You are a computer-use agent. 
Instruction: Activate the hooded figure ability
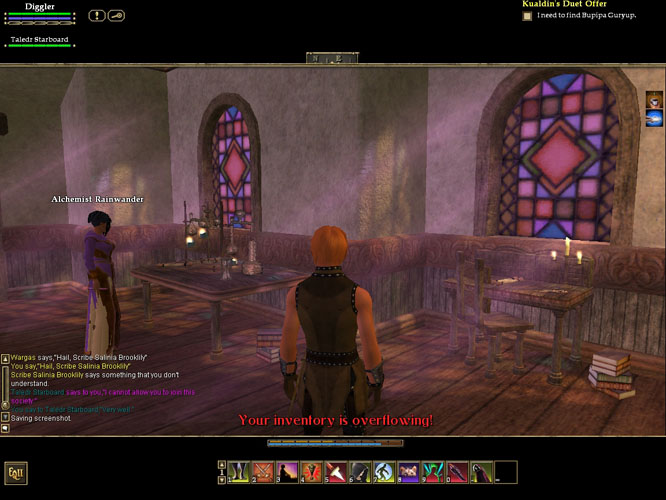[360, 471]
